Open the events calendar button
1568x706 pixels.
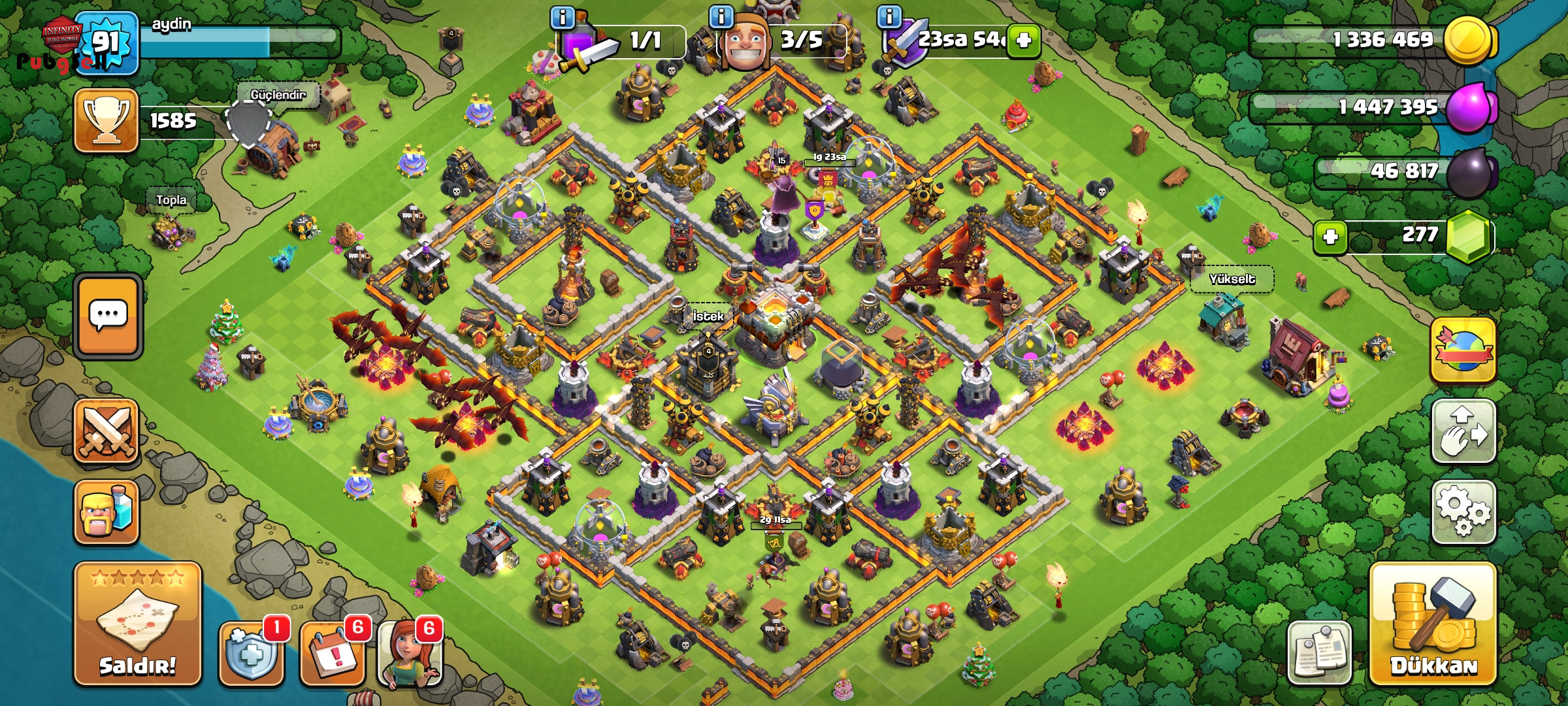332,652
